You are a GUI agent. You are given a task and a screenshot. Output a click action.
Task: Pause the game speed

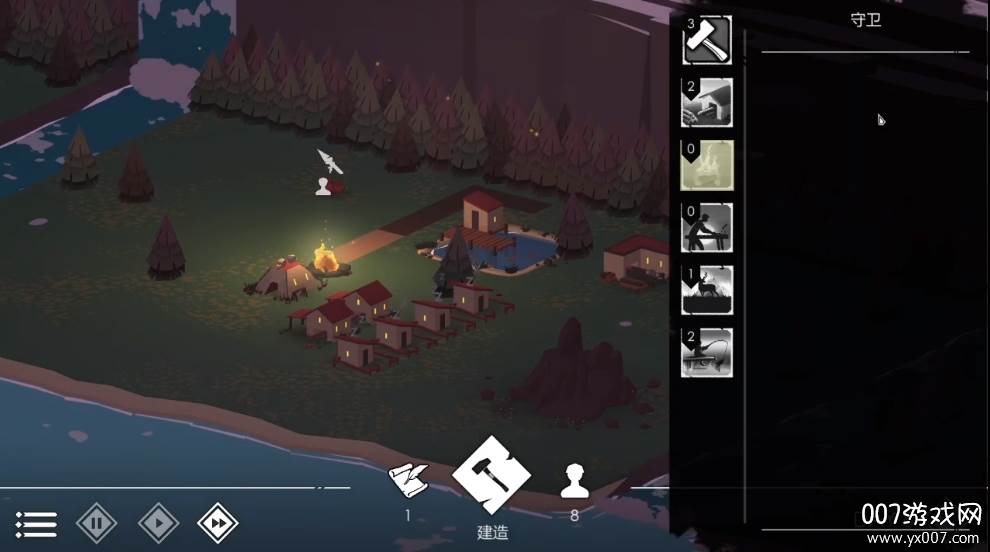[97, 522]
